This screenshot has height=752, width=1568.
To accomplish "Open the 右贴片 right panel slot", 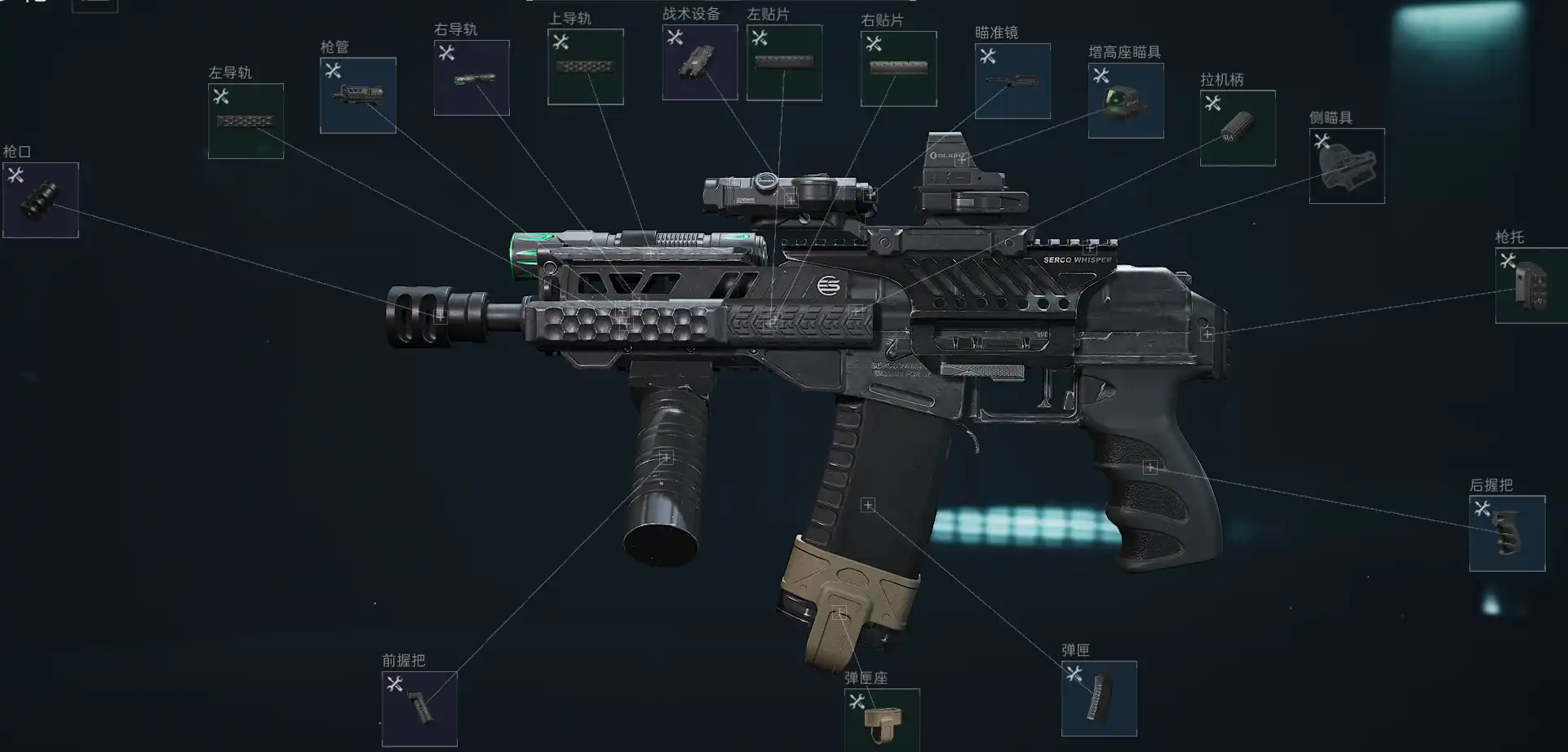I will tap(898, 69).
